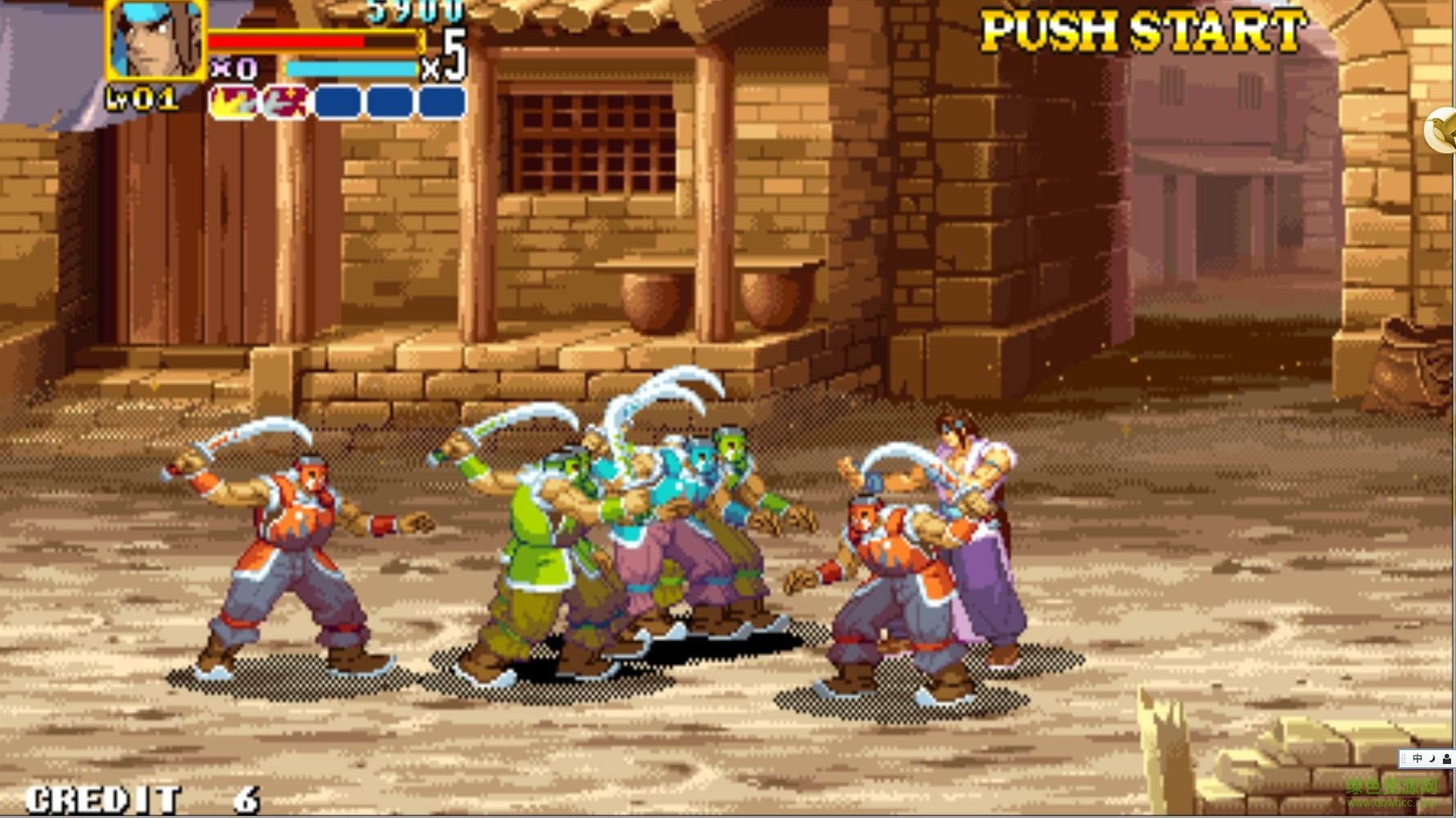Click the third empty blue skill slot
The image size is (1456, 818).
click(441, 101)
